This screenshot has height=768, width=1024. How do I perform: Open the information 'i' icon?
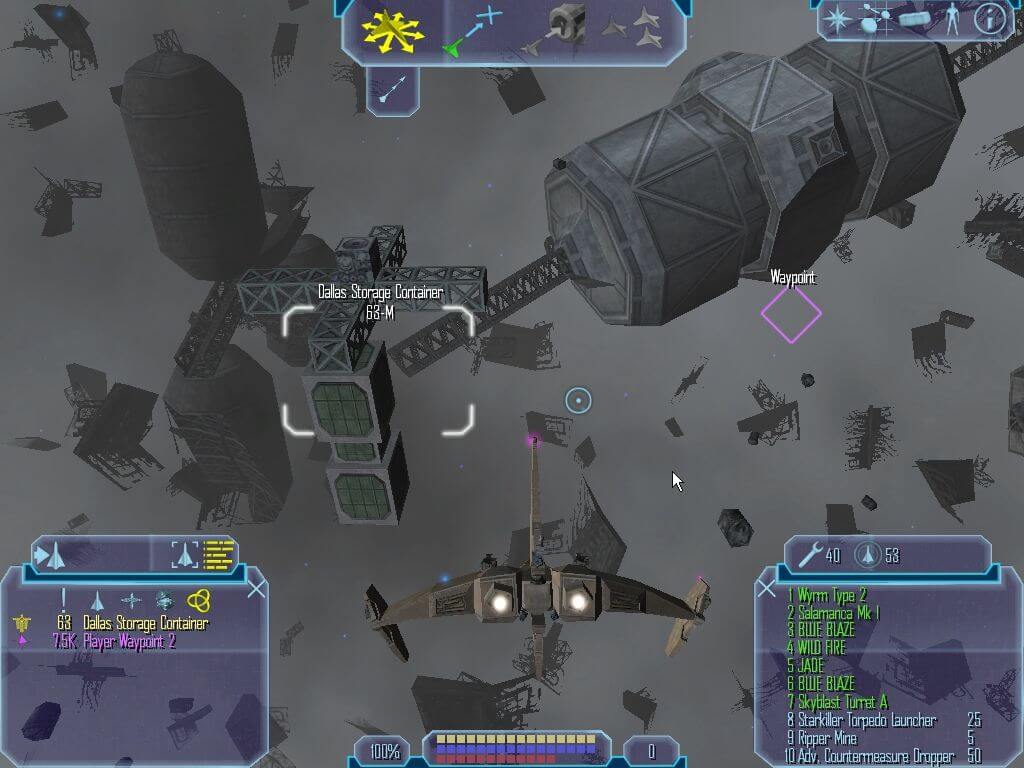pos(988,19)
